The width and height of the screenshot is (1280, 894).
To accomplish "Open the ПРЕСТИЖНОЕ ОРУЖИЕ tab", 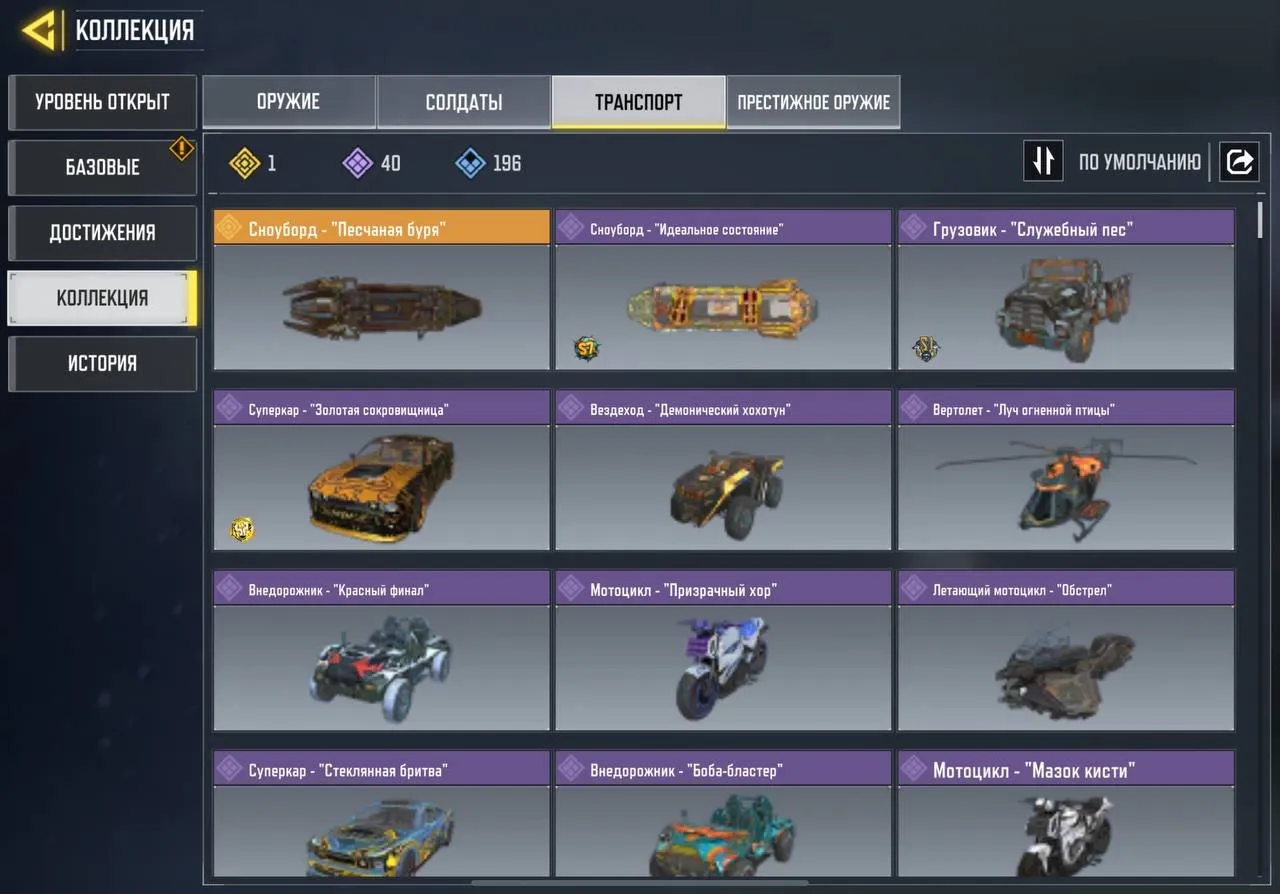I will 812,101.
